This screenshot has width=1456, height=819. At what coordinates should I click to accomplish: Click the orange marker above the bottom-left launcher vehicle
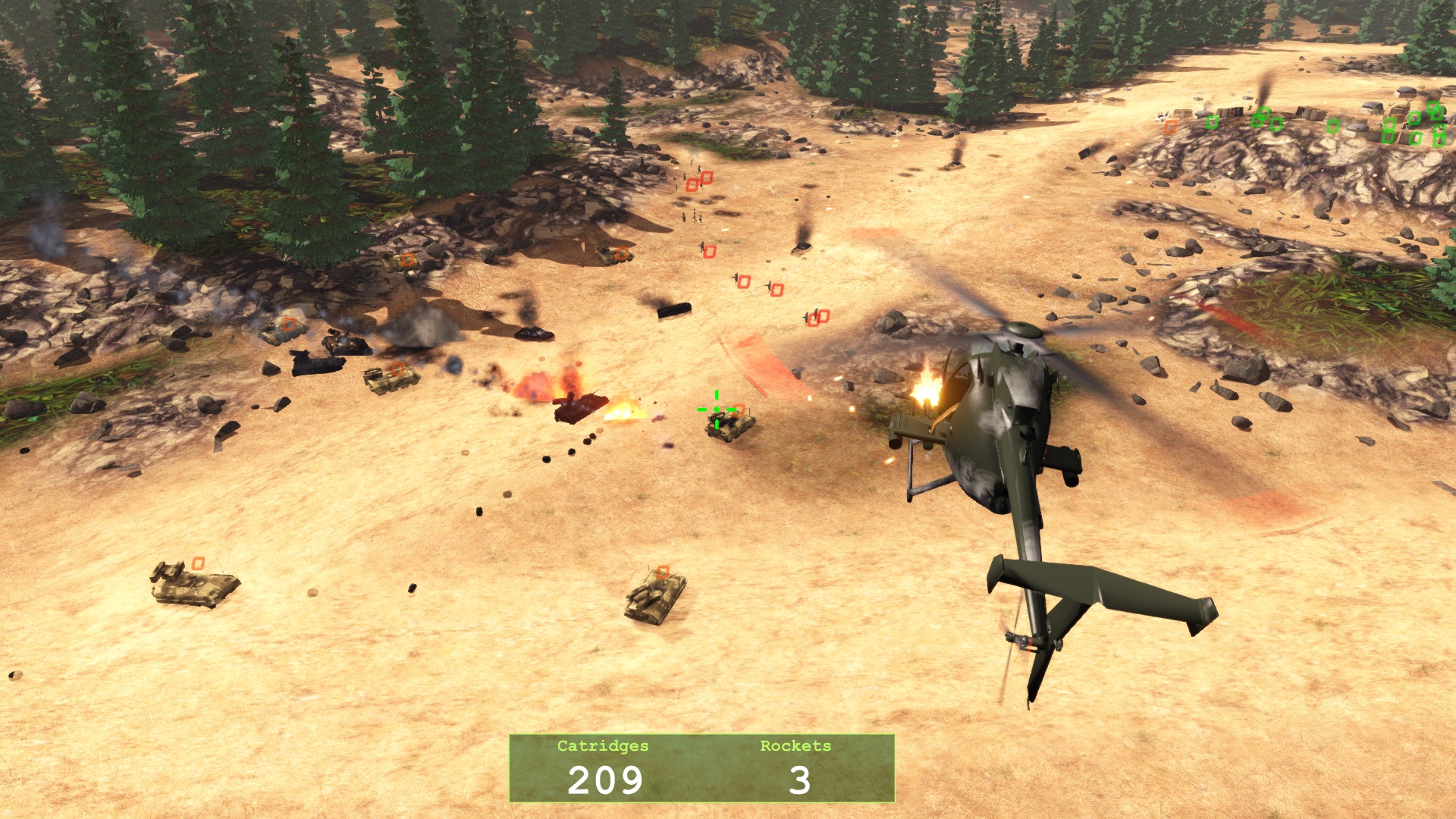pyautogui.click(x=199, y=563)
